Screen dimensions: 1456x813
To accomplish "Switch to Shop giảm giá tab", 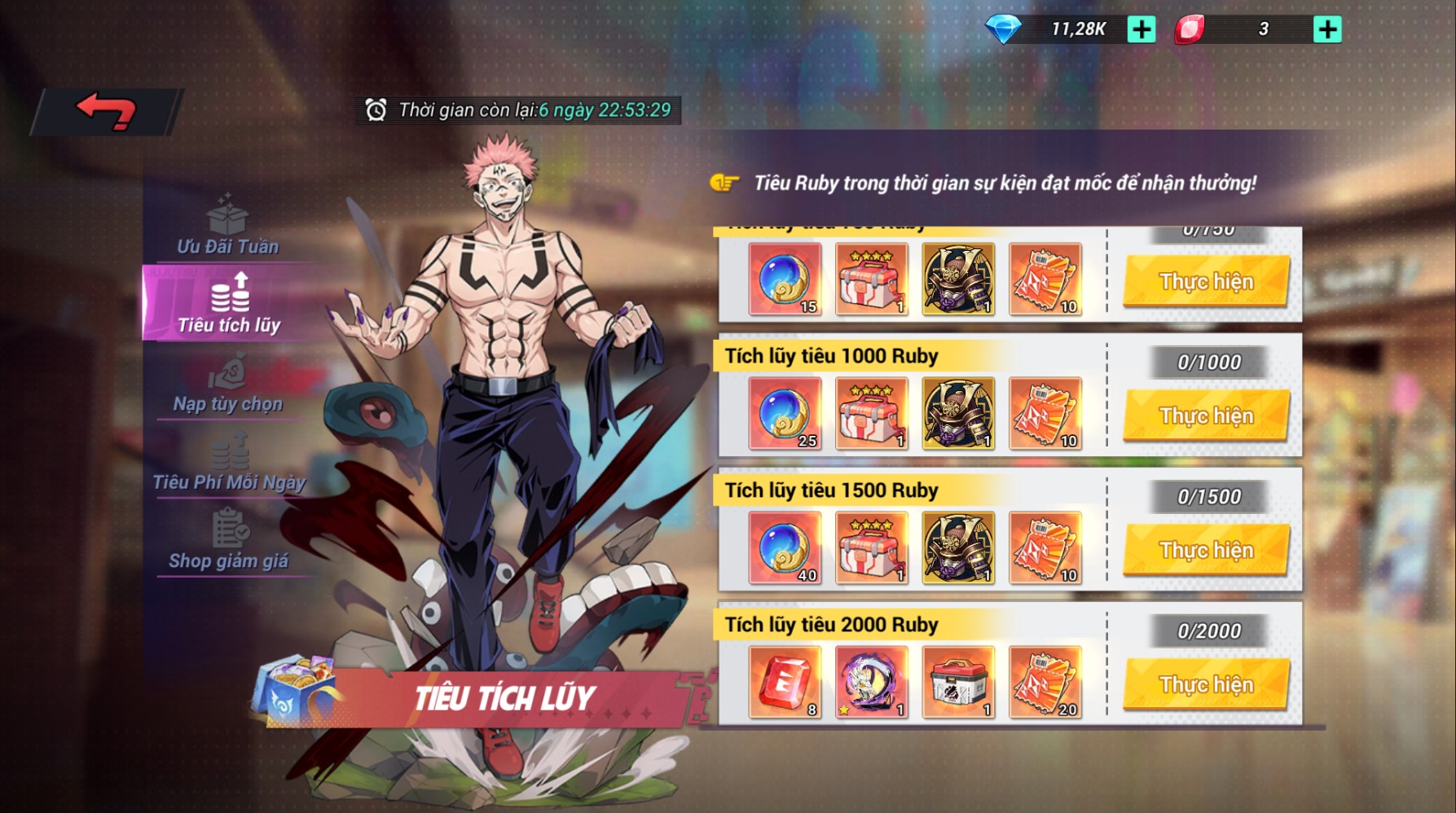I will click(x=229, y=540).
